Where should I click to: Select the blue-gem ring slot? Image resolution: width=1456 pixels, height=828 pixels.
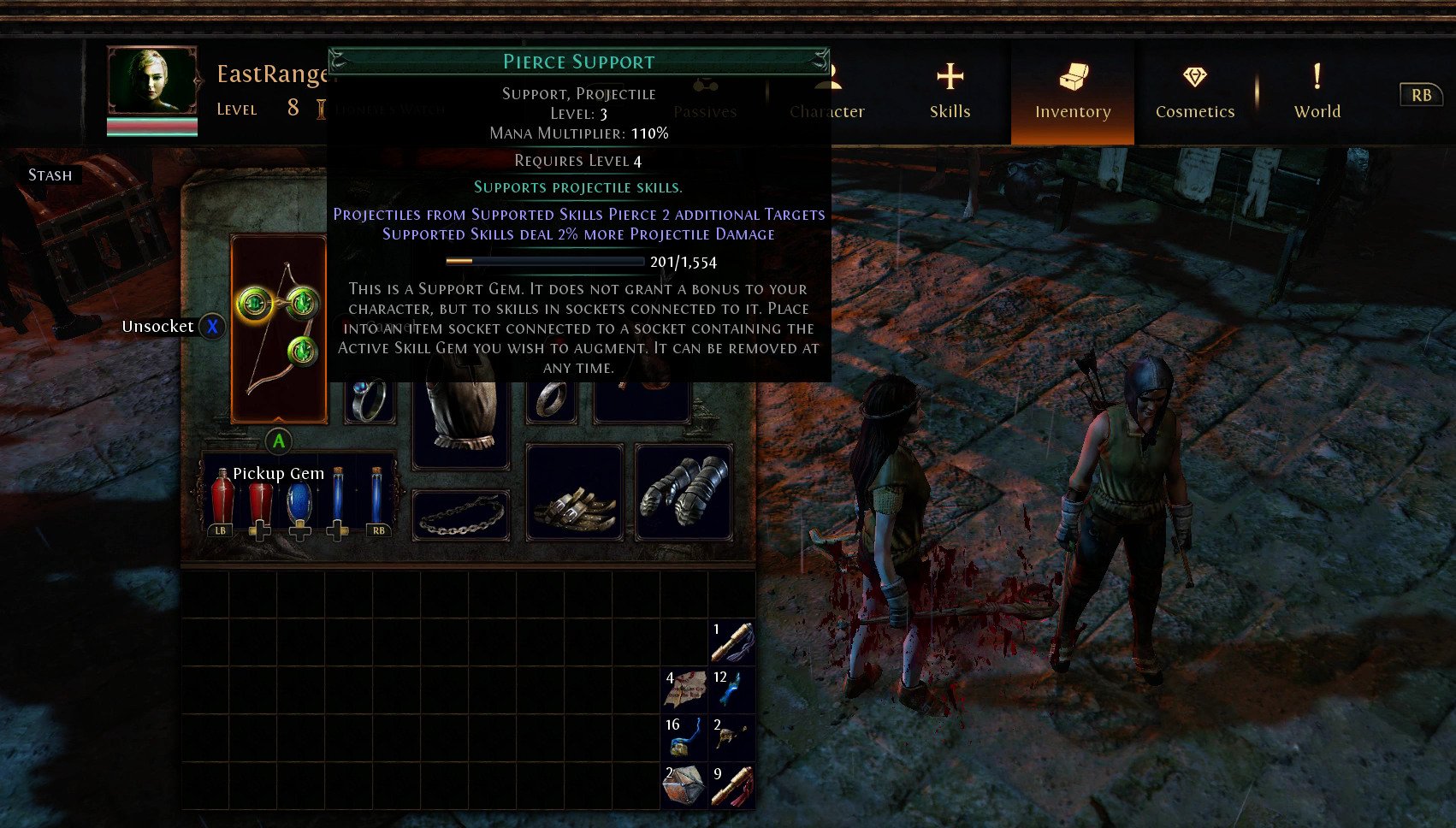(x=370, y=400)
